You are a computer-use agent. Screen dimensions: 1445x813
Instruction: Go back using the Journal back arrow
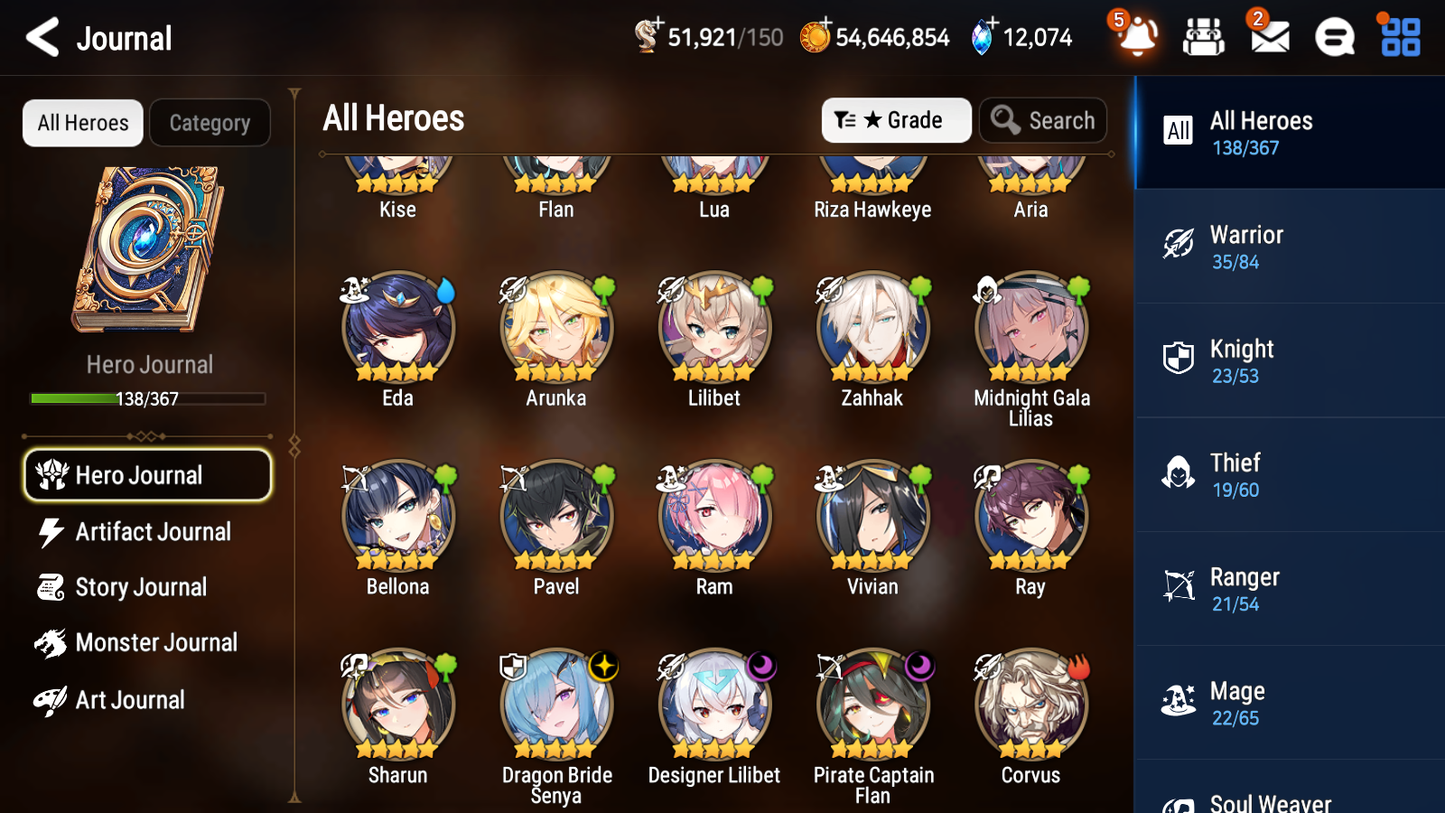[42, 38]
